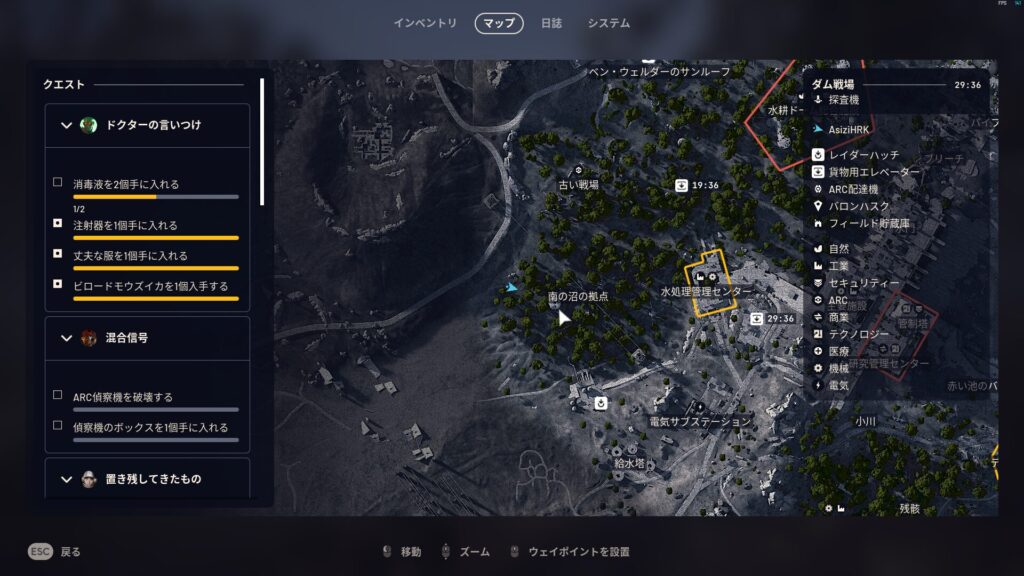
Task: Collapse the 置き残してきたもの quest
Action: 67,479
